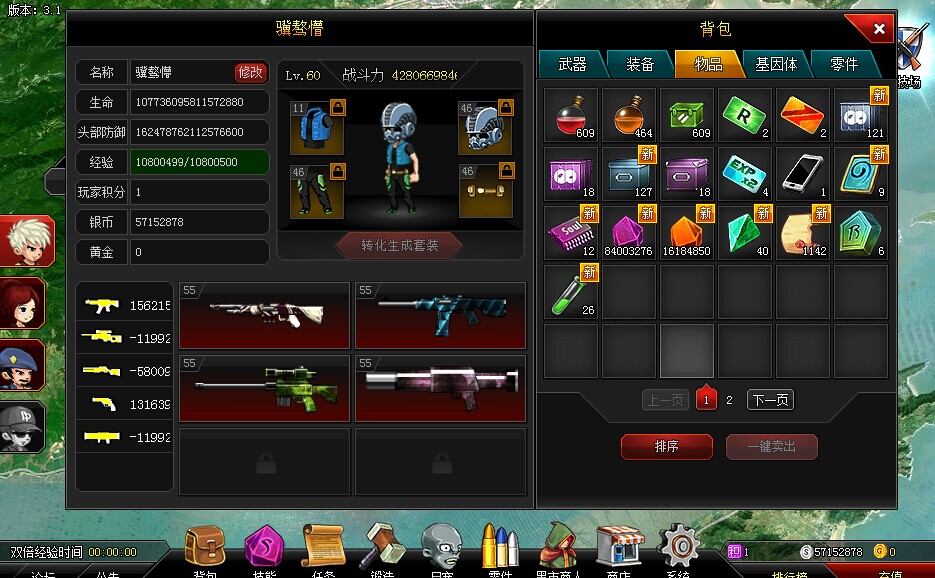Pick the smartphone item slot
Screen dimensions: 935x578
click(x=803, y=173)
